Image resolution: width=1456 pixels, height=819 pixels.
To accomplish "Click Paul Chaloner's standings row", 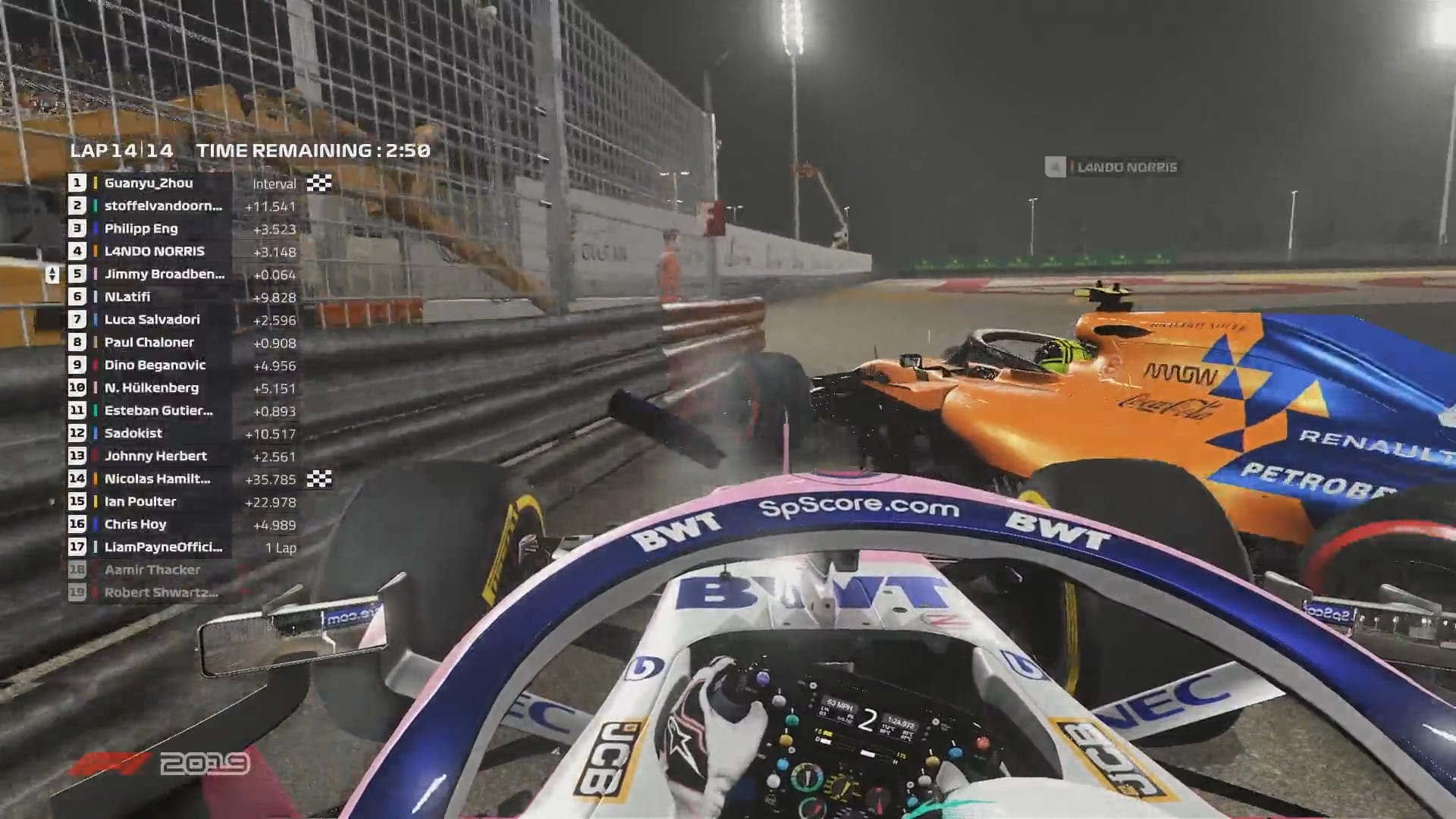I will pyautogui.click(x=149, y=342).
